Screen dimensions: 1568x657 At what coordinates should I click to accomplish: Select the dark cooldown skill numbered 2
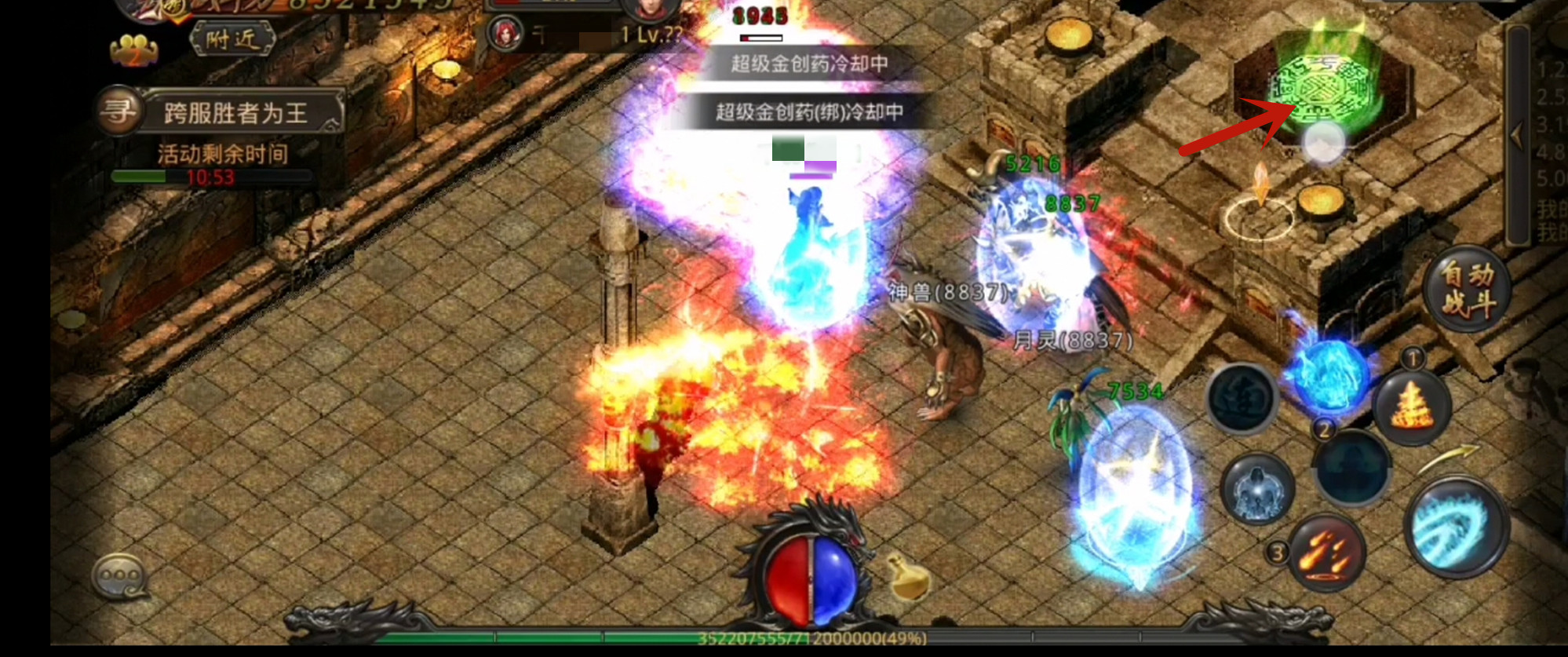tap(1351, 465)
